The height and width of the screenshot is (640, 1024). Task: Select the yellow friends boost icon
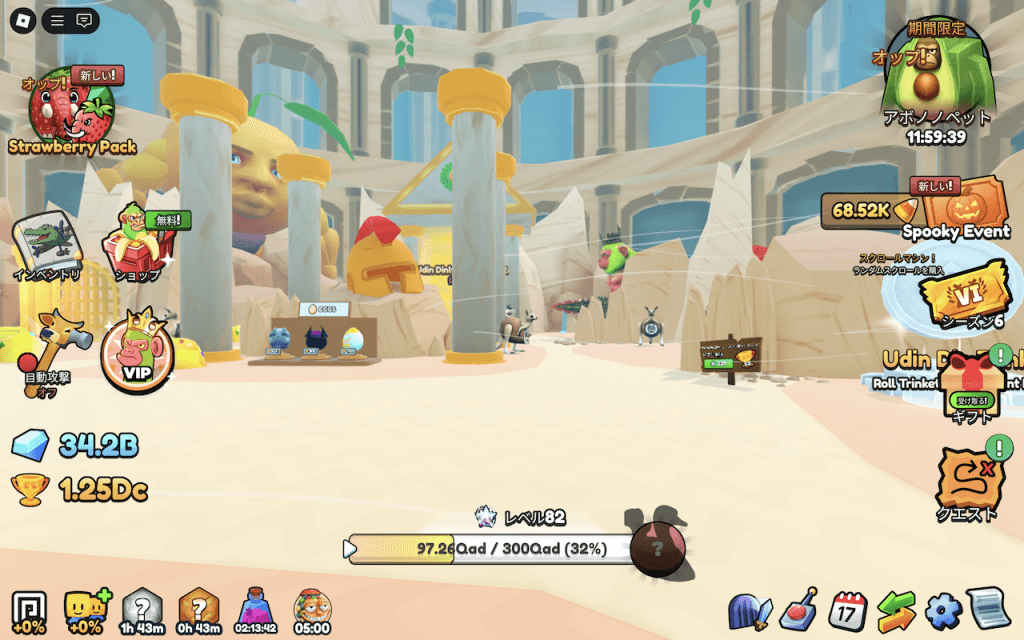(84, 609)
